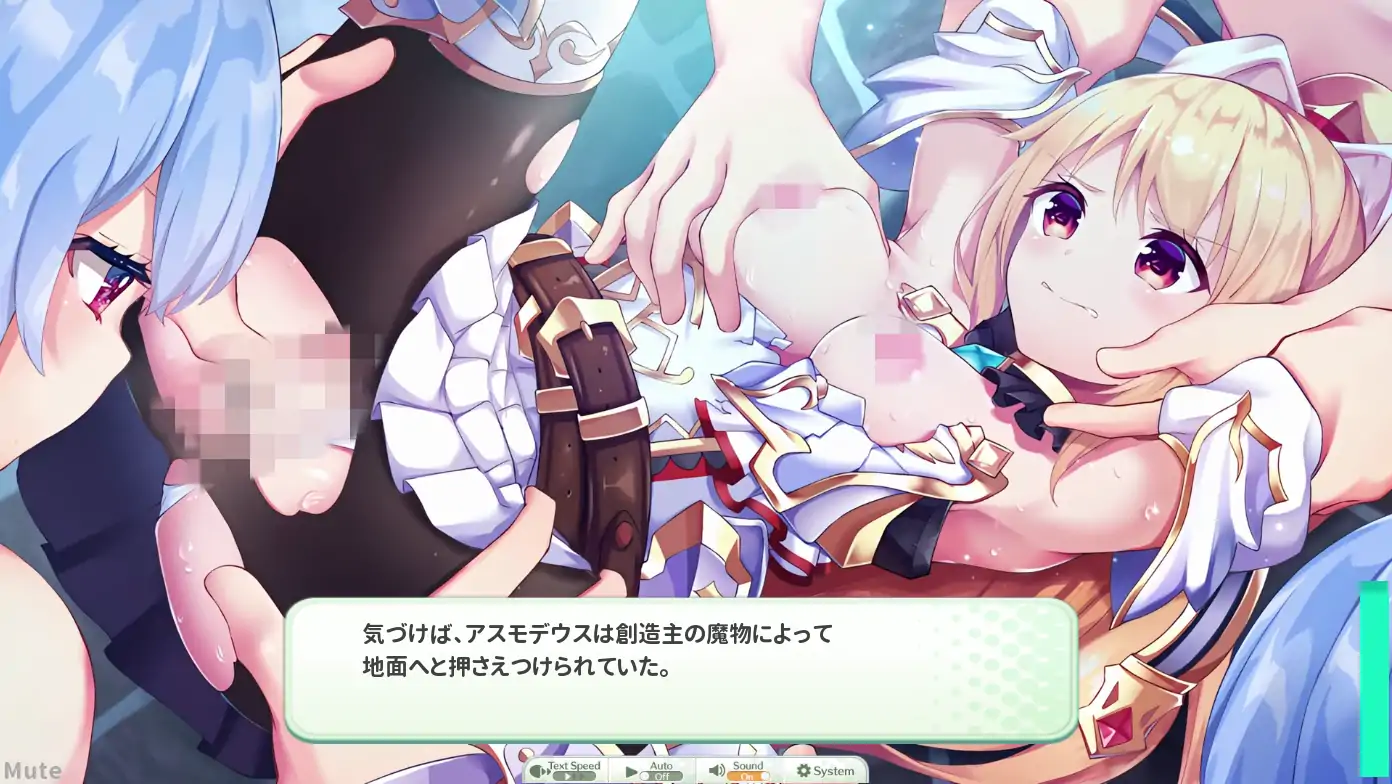Click the white knob on the Auto switch

click(x=645, y=776)
